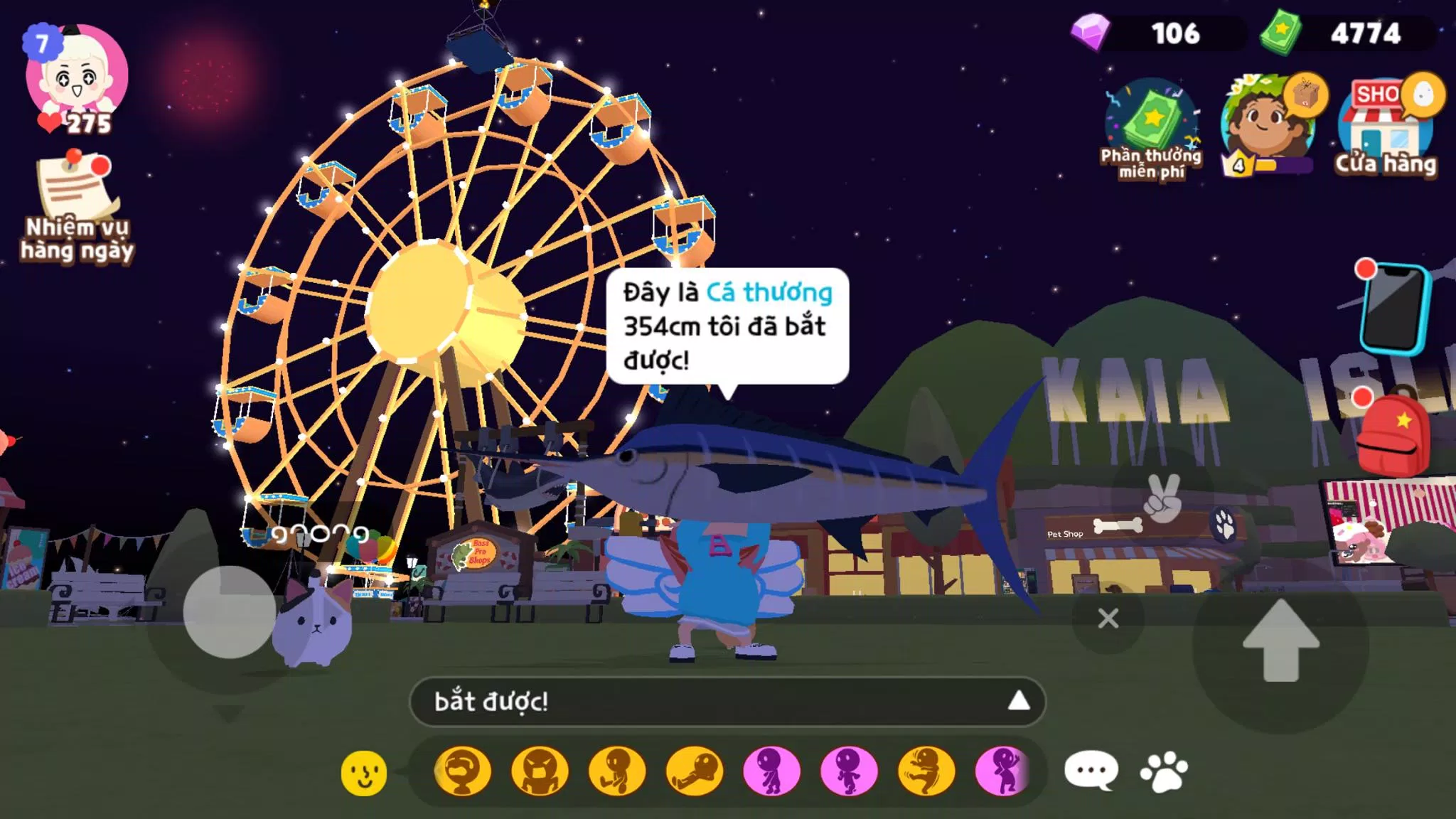Image resolution: width=1456 pixels, height=819 pixels.
Task: Open the smartphone menu
Action: tap(1395, 308)
